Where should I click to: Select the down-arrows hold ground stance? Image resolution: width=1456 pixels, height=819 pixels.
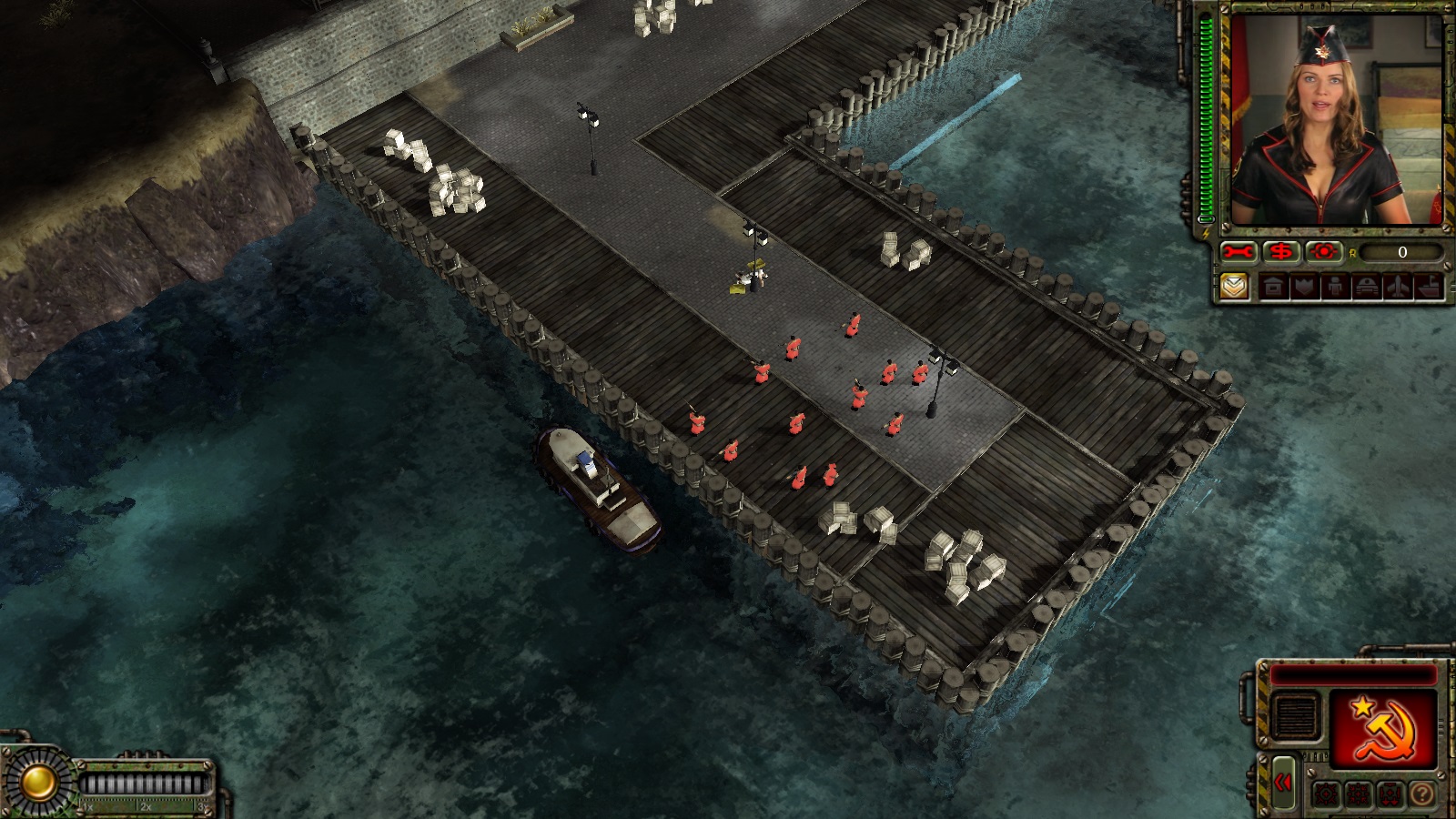click(1390, 794)
